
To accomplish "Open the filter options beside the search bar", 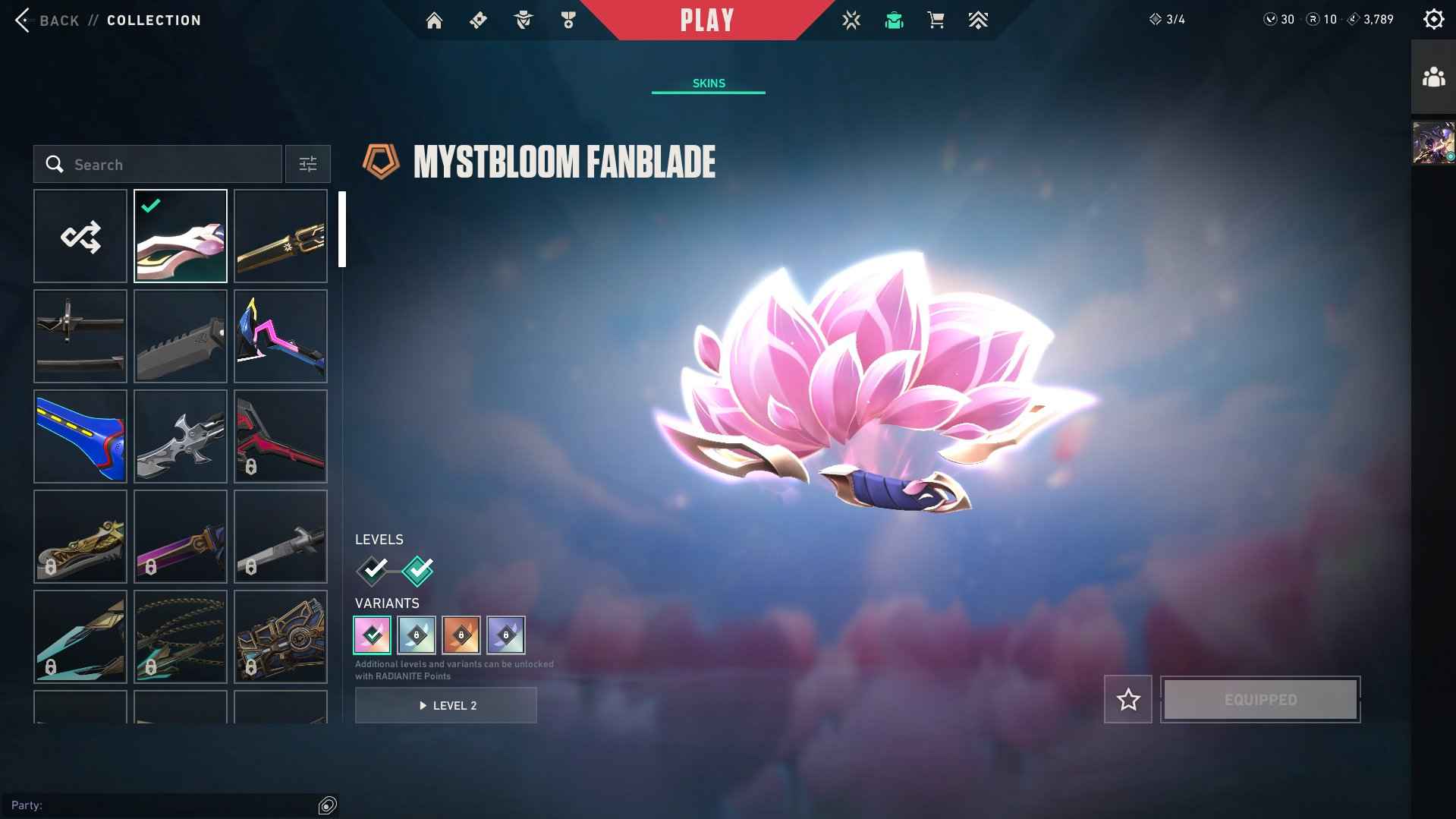I will click(307, 164).
